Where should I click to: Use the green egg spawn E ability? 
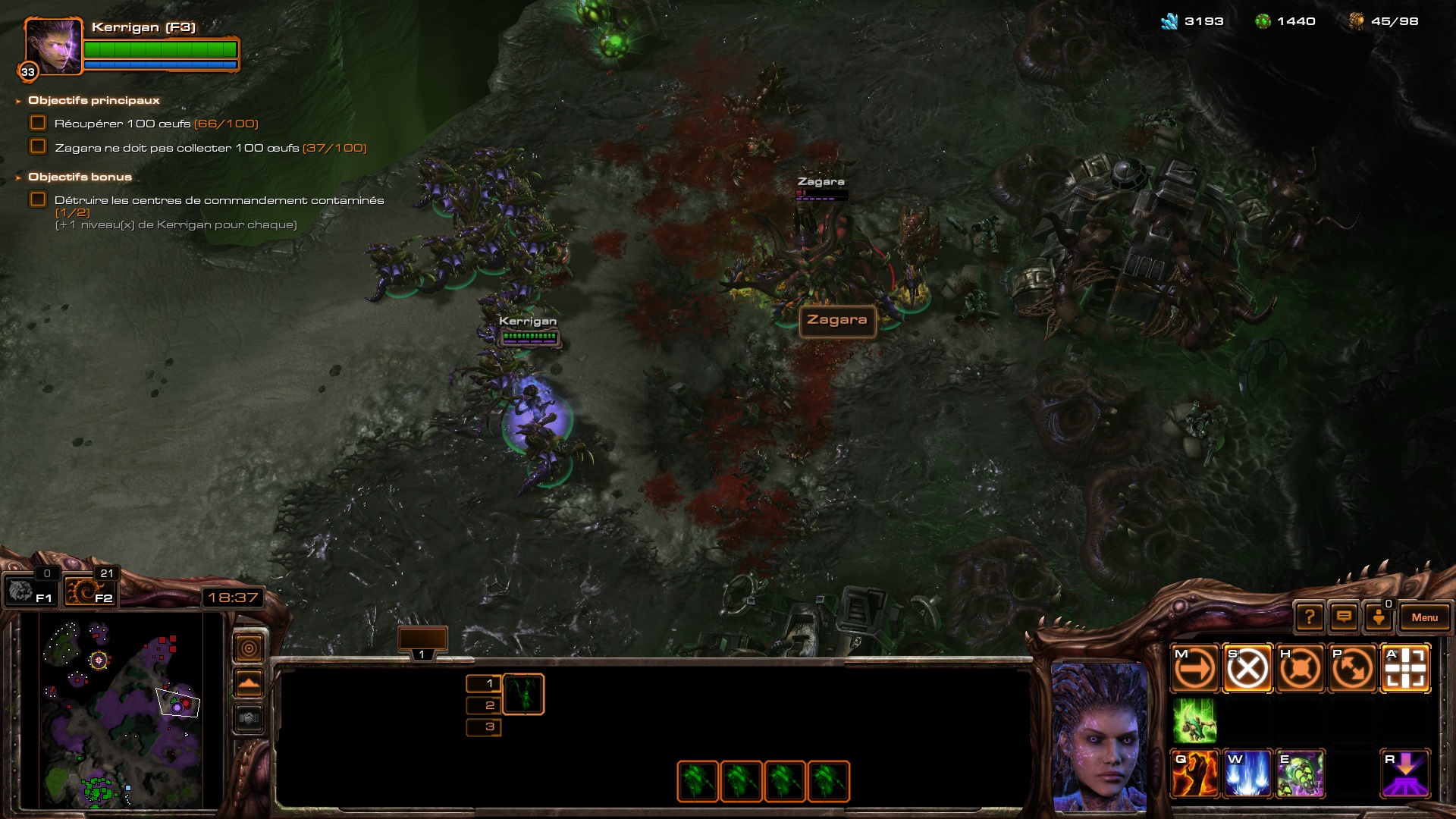pos(1300,773)
